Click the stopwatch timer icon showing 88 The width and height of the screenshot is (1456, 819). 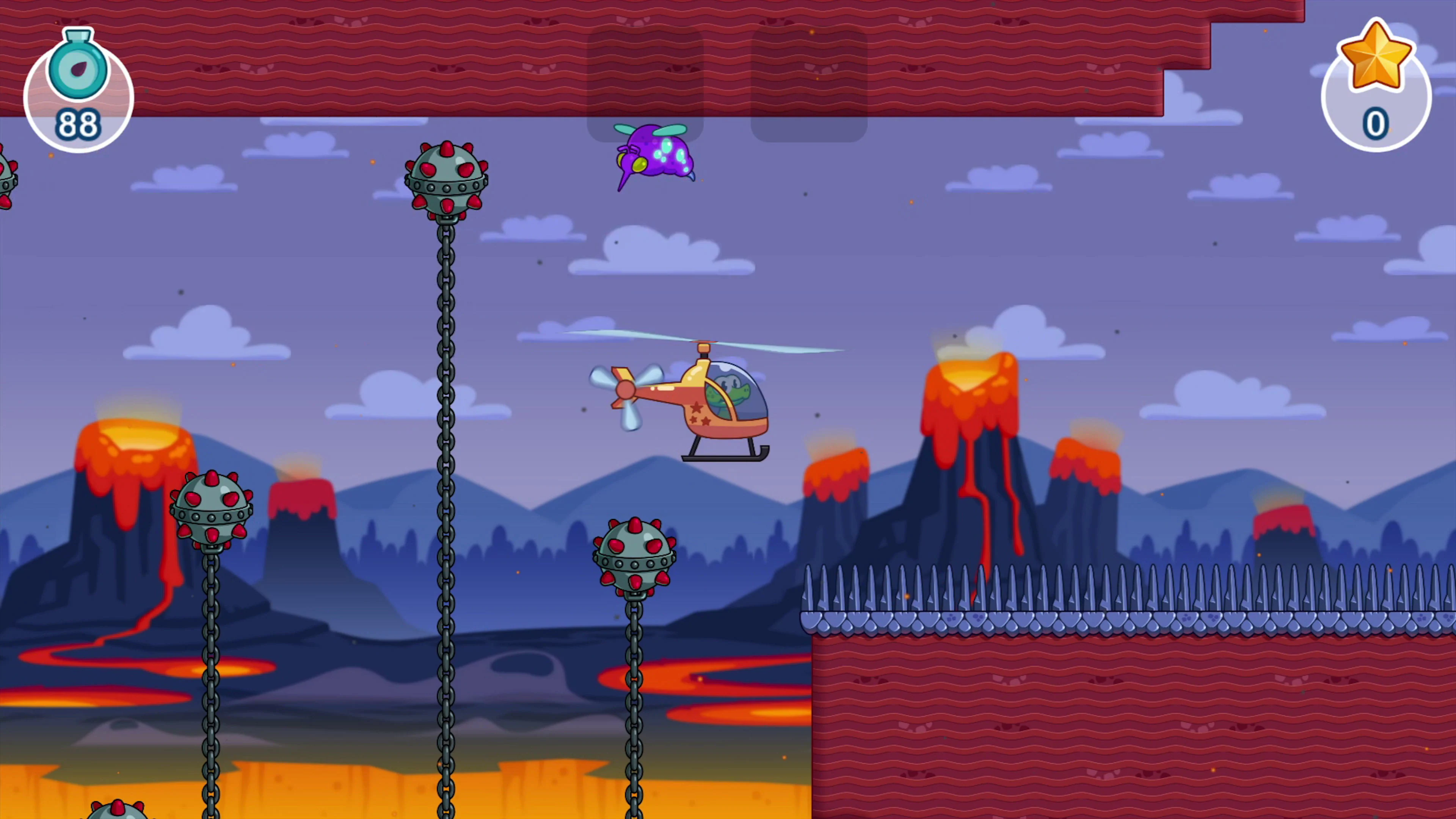[x=78, y=85]
